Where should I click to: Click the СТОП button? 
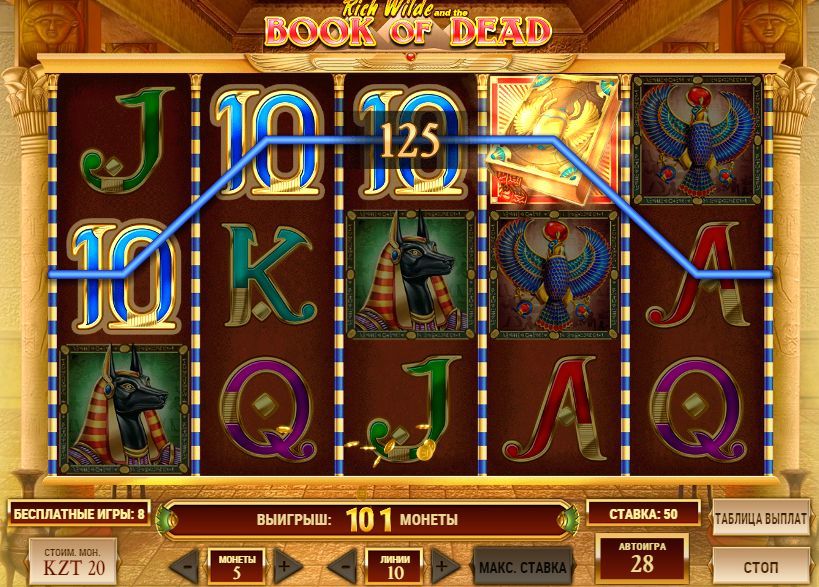coord(761,566)
